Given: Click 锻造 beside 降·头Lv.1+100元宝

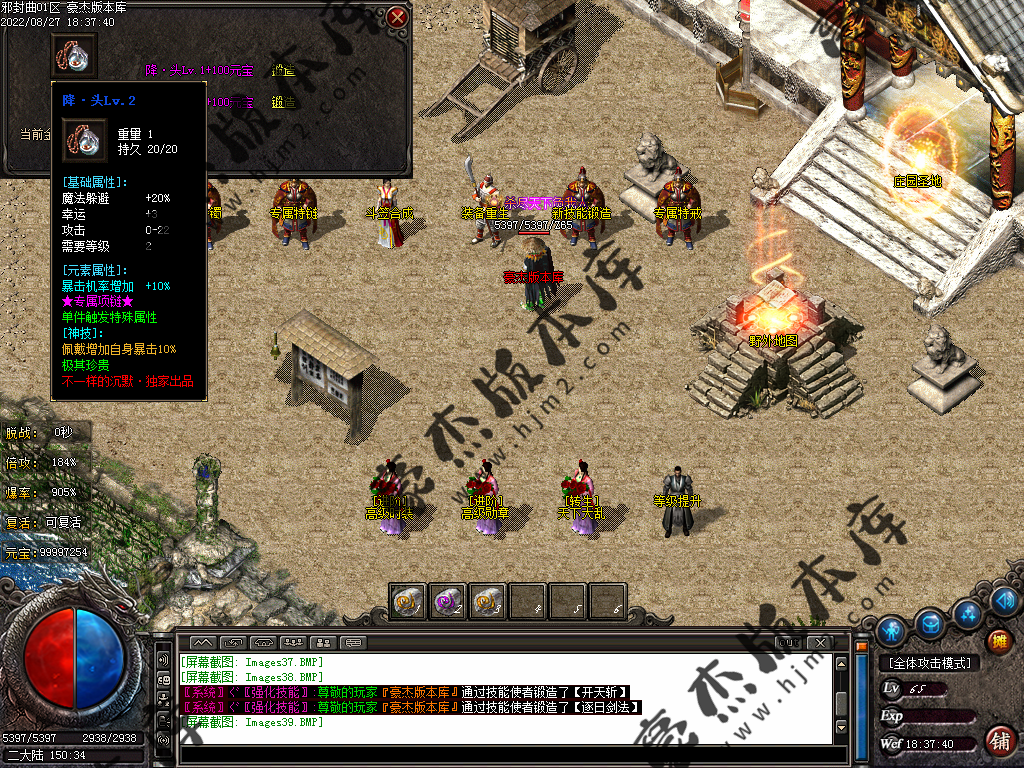Looking at the screenshot, I should click(x=283, y=71).
